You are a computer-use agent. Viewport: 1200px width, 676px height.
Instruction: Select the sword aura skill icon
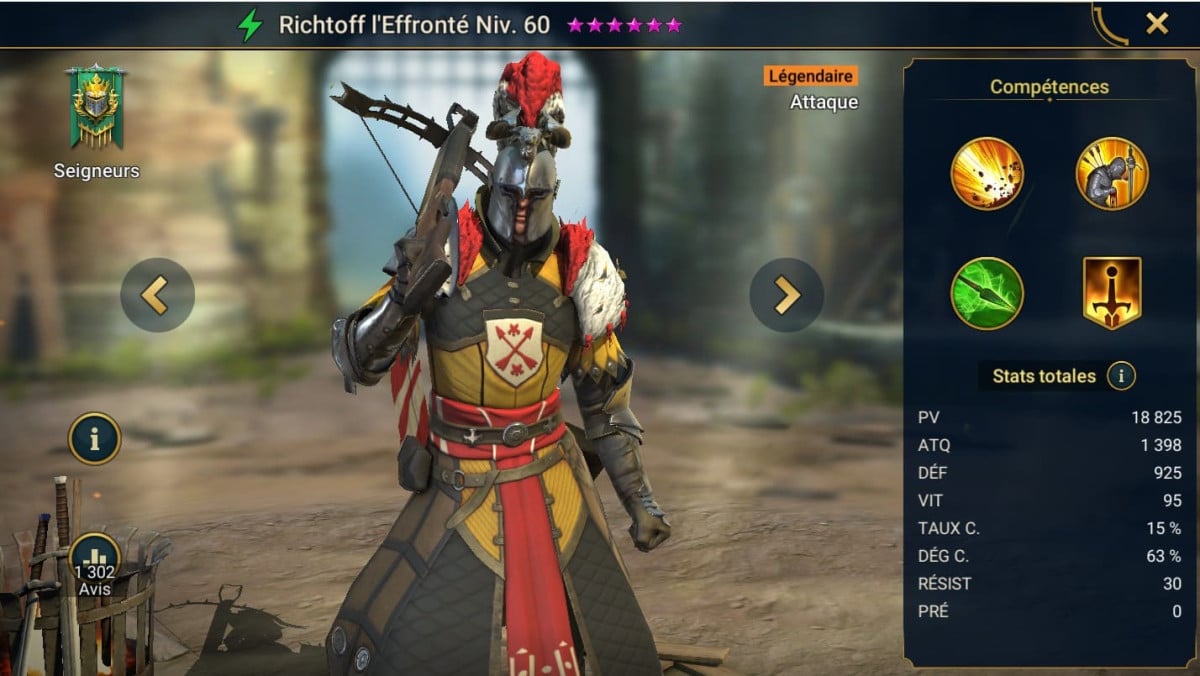click(x=1111, y=293)
